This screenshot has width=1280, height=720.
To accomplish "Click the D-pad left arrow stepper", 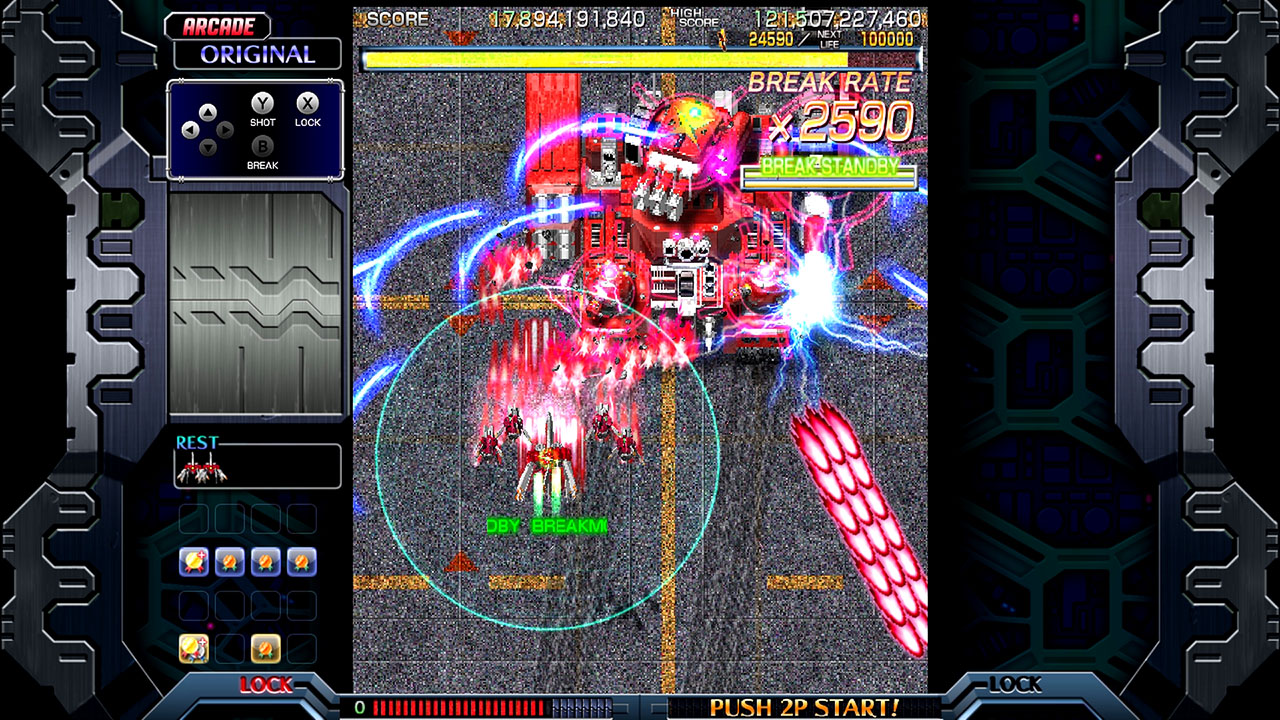I will [190, 129].
